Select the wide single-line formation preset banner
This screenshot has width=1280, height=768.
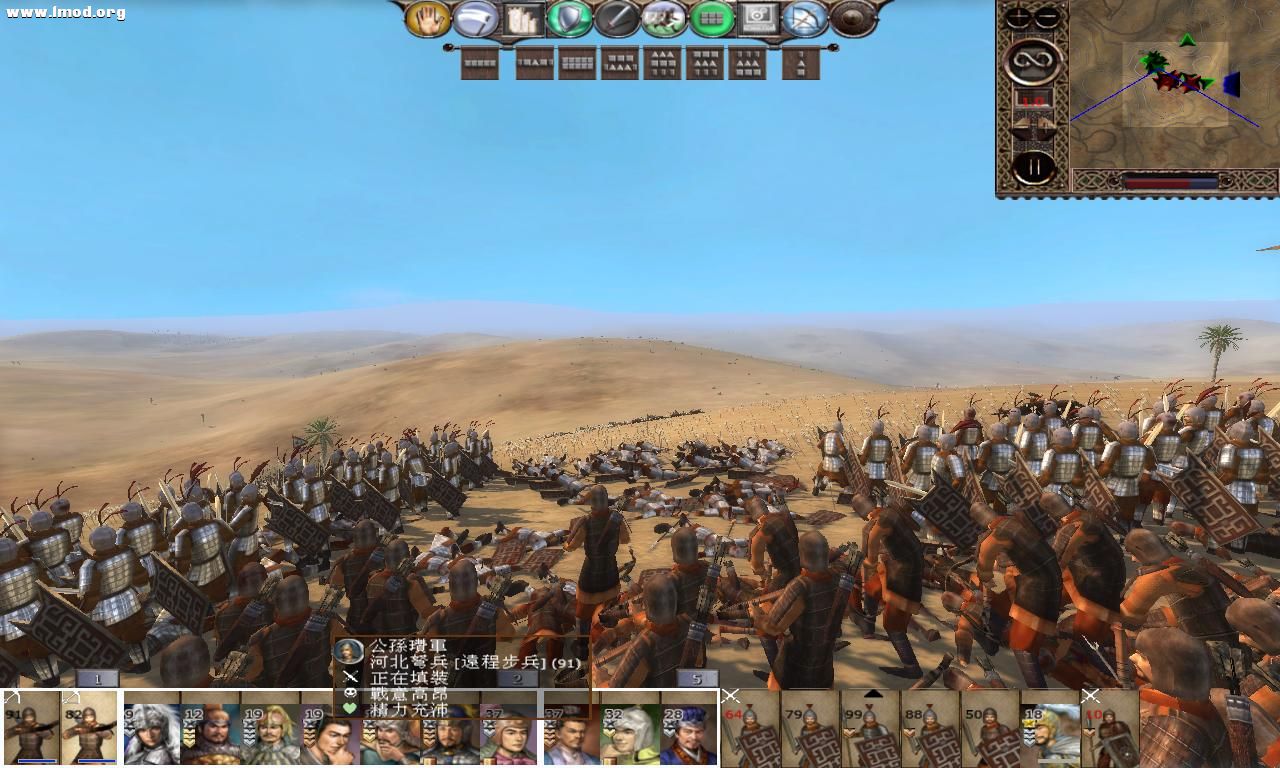(x=481, y=63)
